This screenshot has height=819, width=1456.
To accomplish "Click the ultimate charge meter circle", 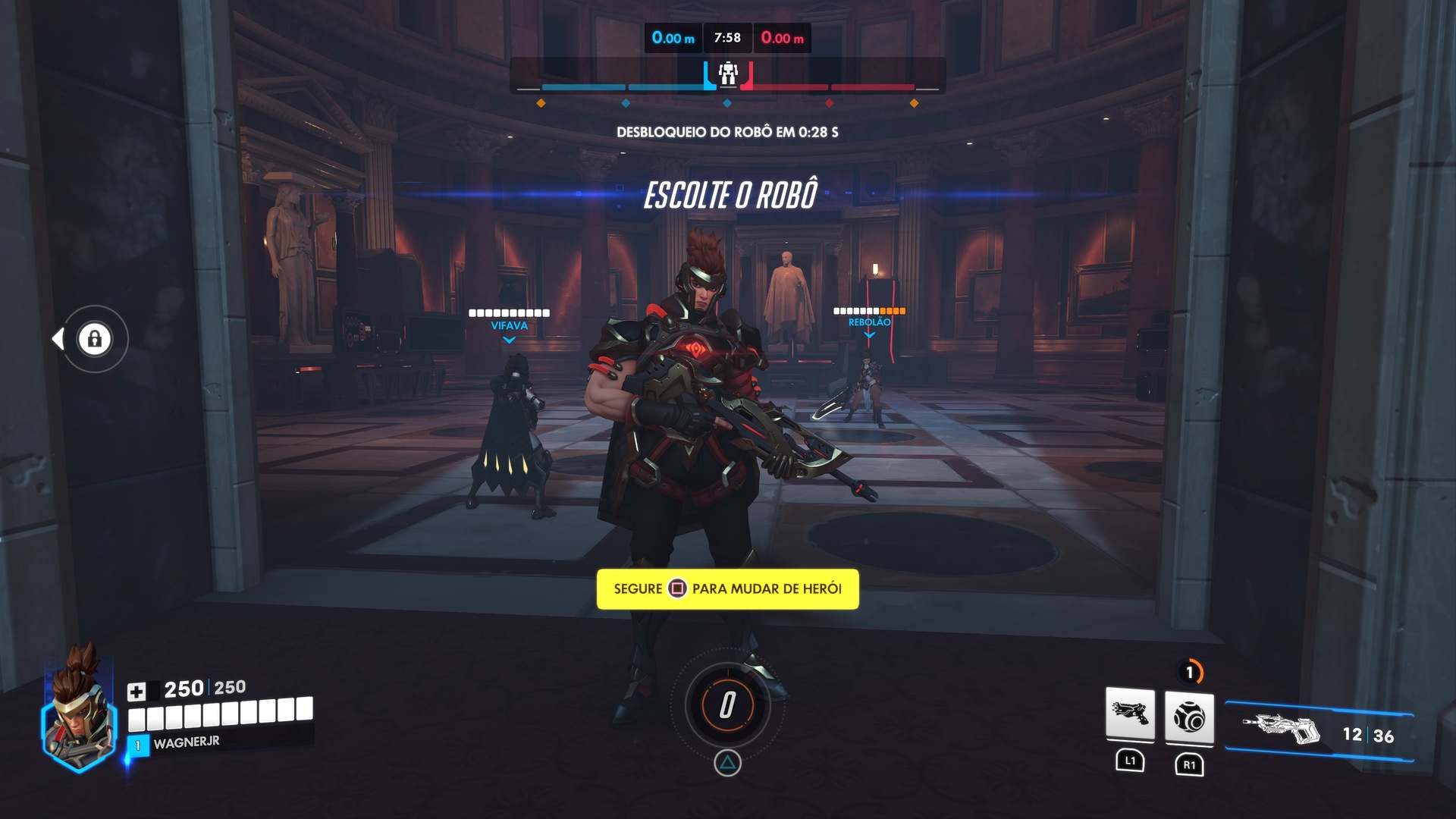I will click(727, 705).
